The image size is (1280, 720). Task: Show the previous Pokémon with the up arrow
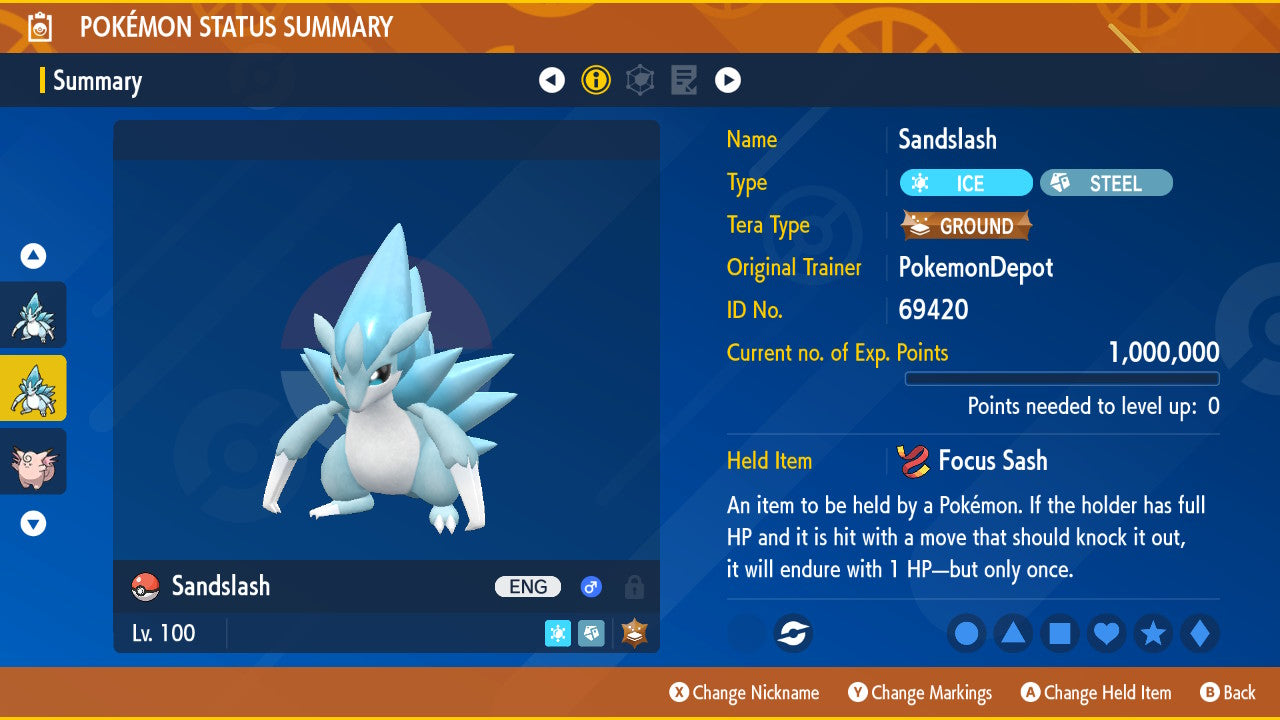(33, 257)
